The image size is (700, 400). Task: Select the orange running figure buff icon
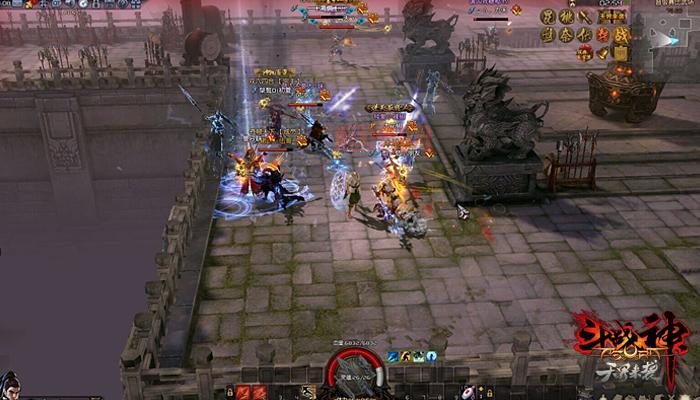click(x=407, y=356)
